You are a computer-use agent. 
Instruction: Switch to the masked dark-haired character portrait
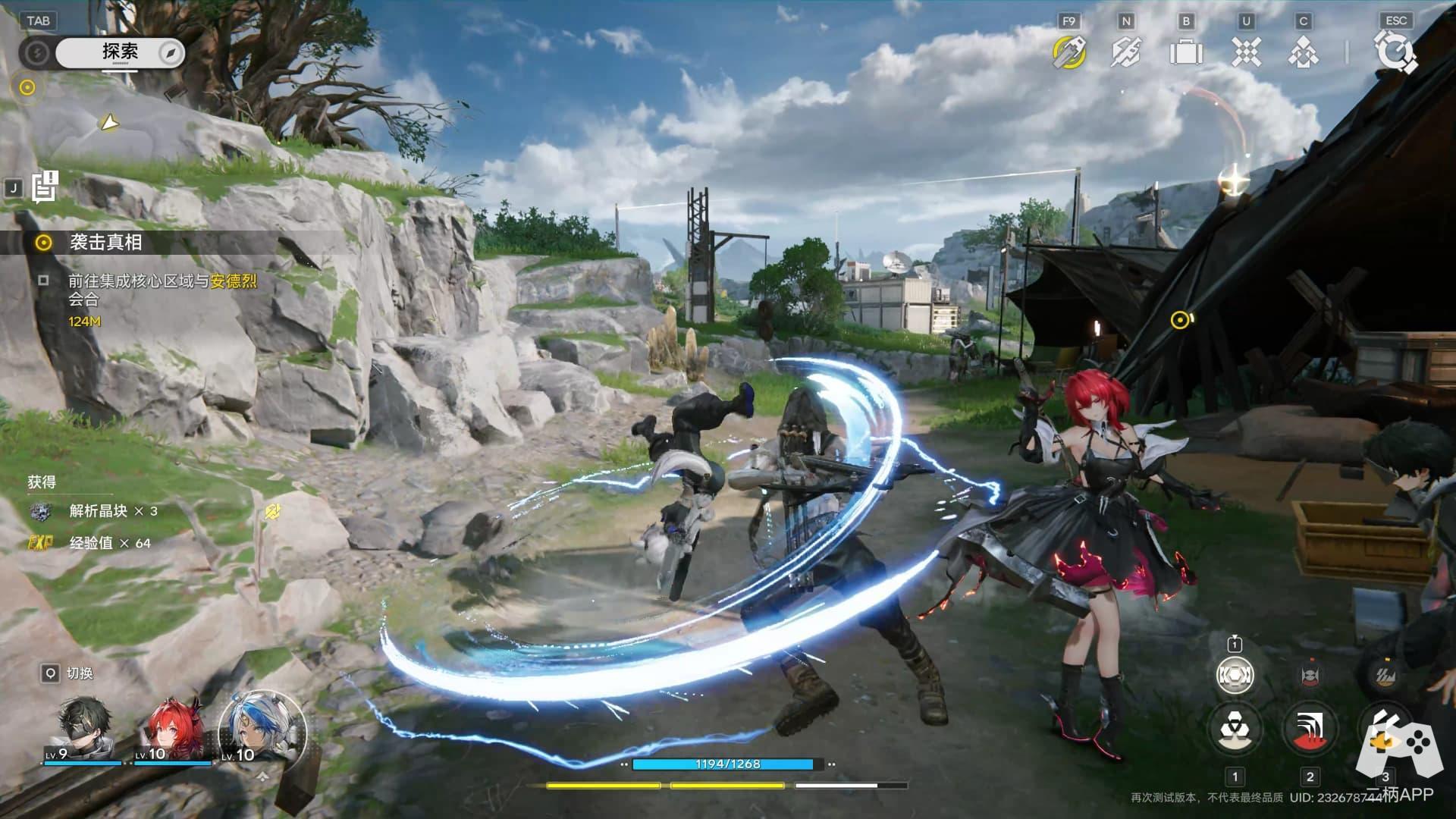pos(89,728)
